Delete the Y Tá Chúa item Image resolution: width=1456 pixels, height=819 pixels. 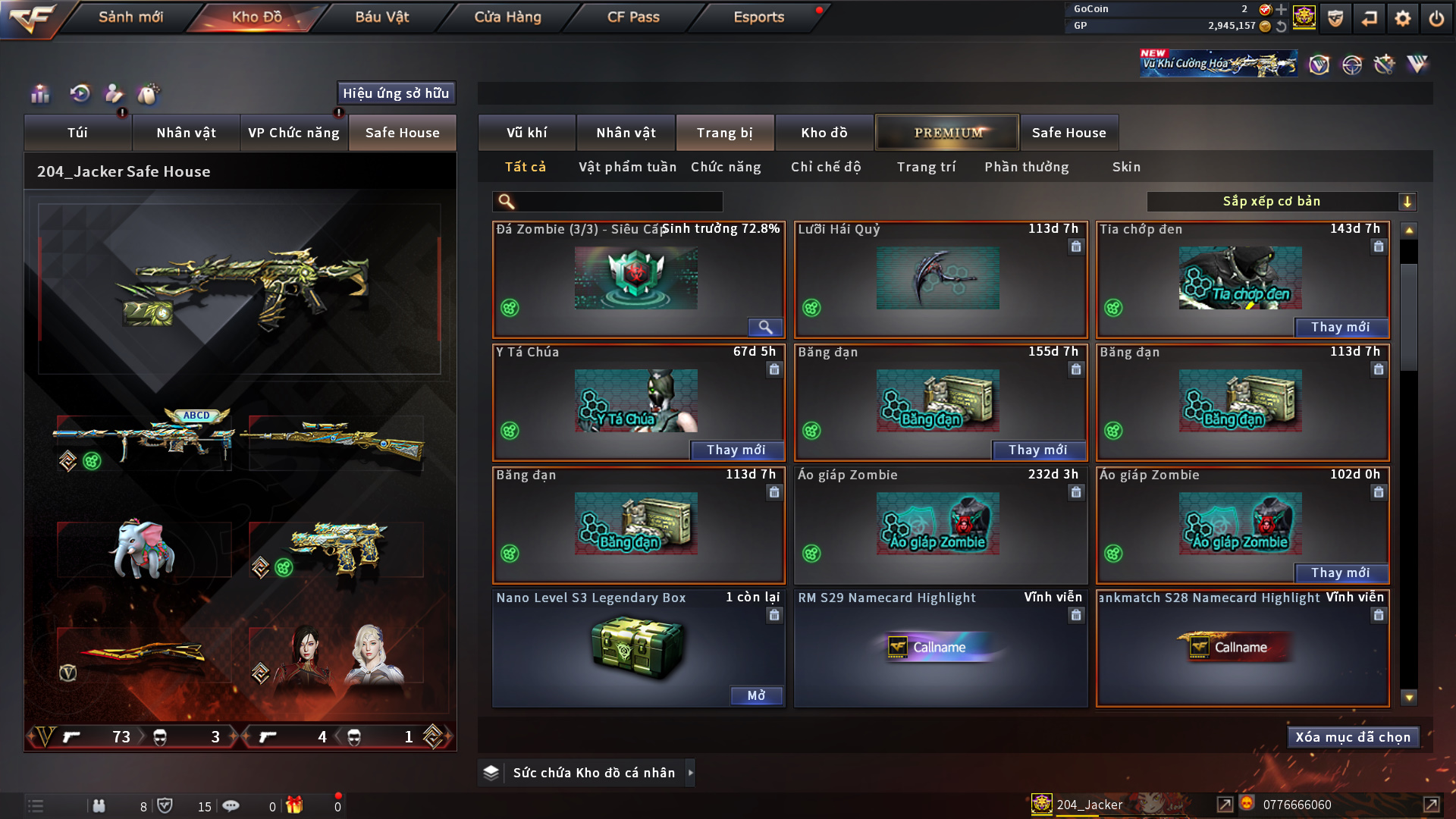[x=773, y=369]
